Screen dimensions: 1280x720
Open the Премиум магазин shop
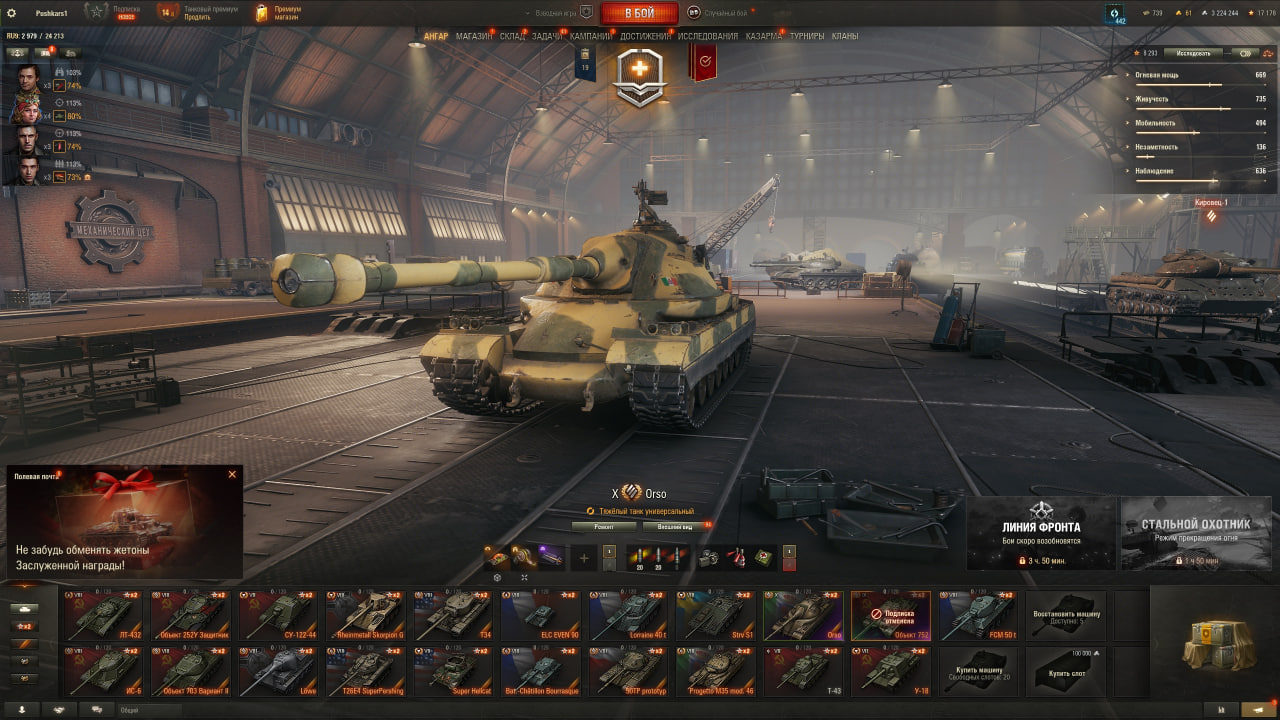pos(278,13)
